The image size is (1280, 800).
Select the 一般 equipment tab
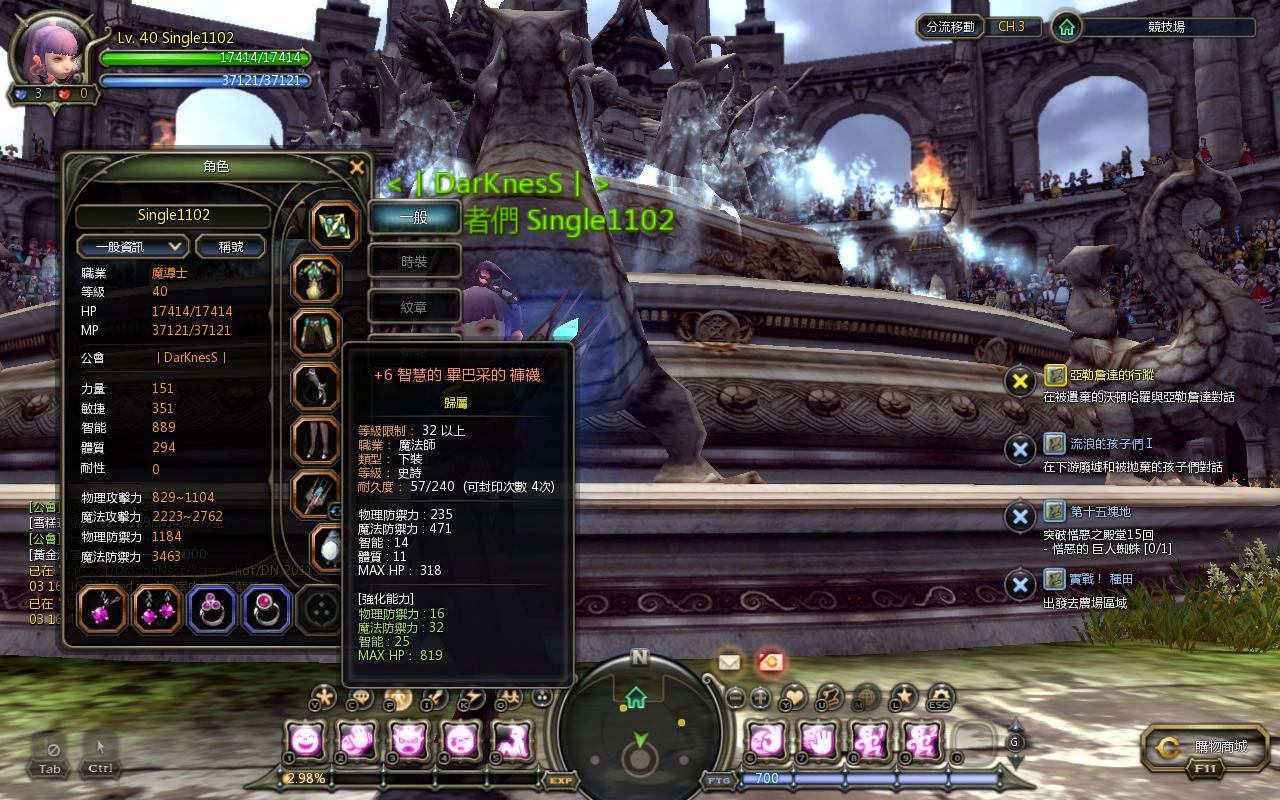[x=414, y=217]
